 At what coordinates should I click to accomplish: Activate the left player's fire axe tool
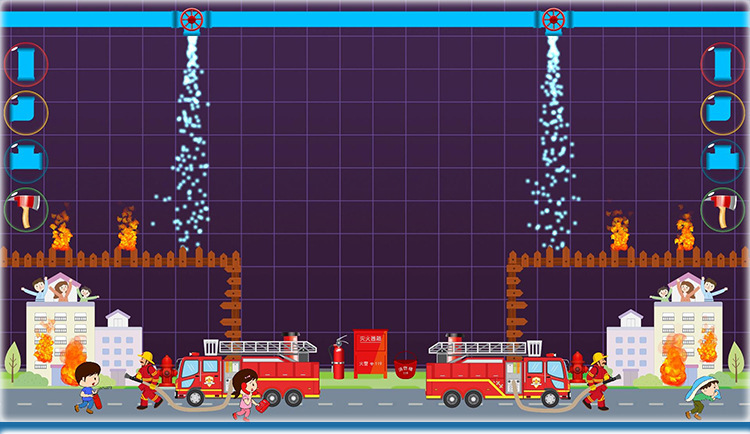[x=25, y=208]
